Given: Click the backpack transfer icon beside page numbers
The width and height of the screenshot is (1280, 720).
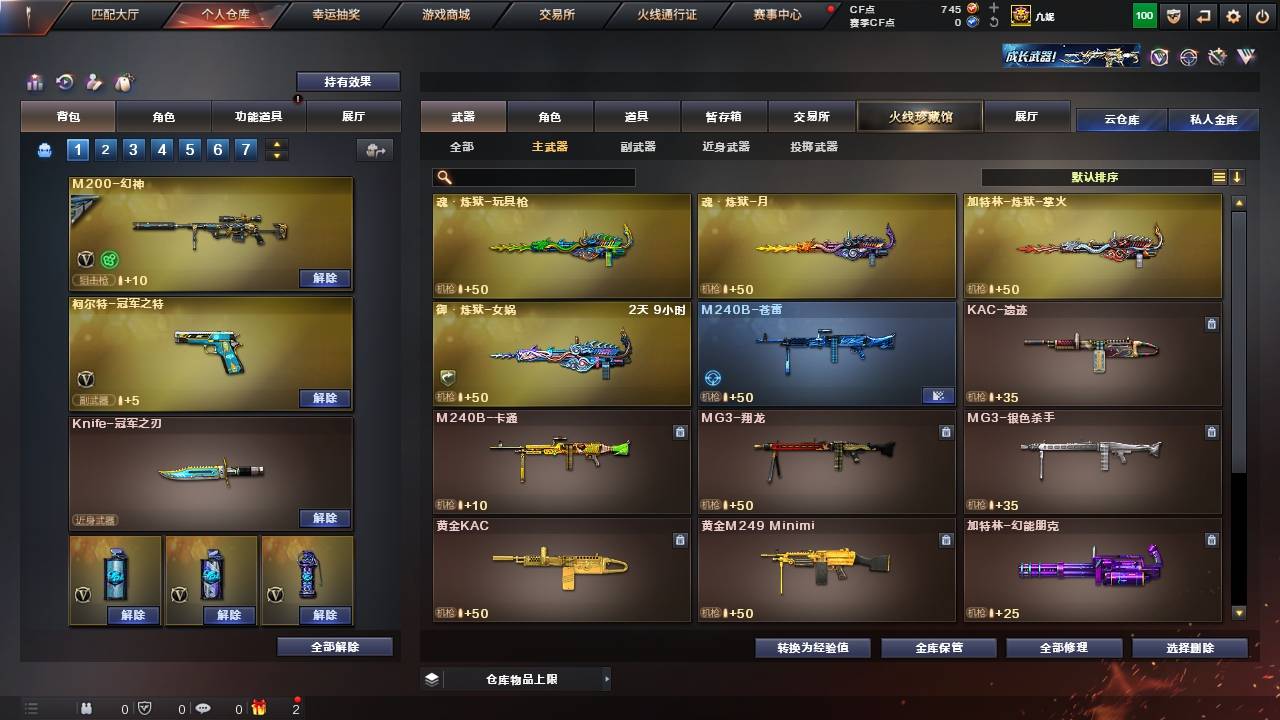Looking at the screenshot, I should [375, 147].
